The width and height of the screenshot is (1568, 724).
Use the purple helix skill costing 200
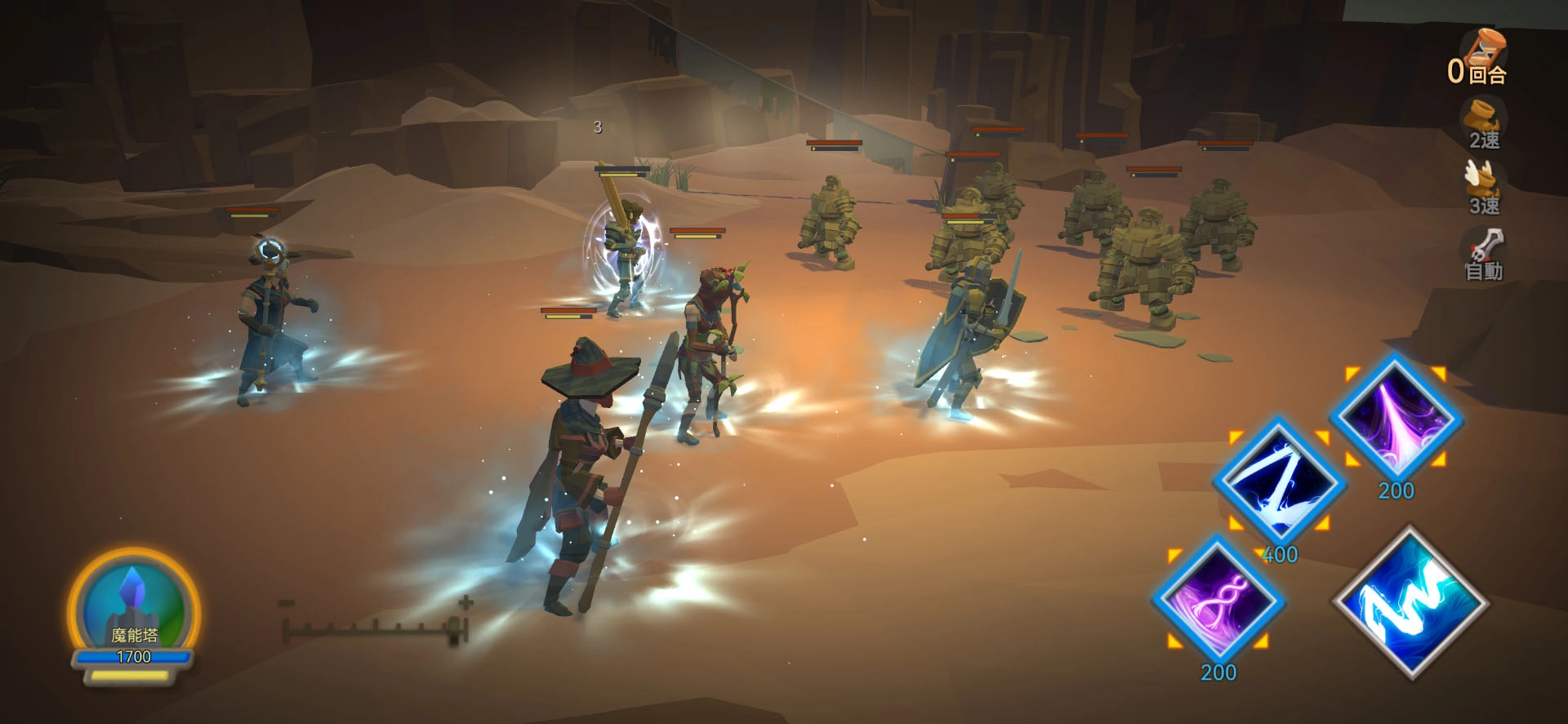click(1218, 601)
